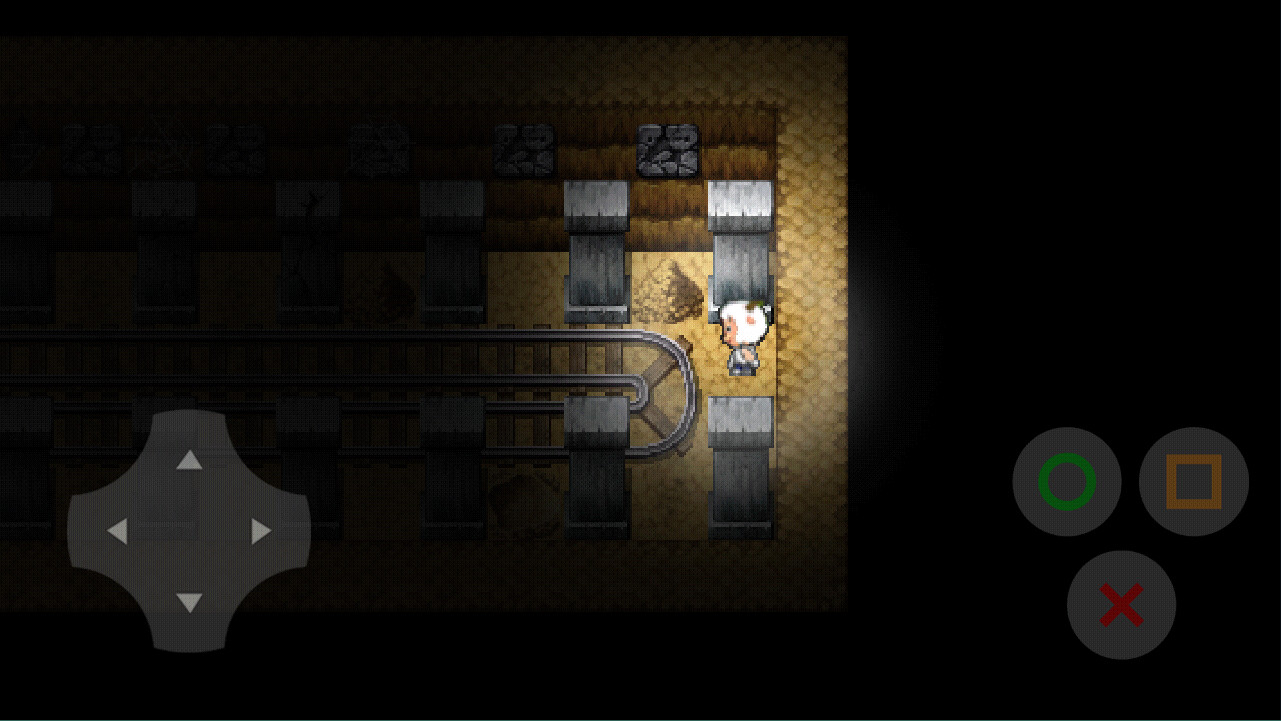Tap the up arrow on the D-pad

189,460
